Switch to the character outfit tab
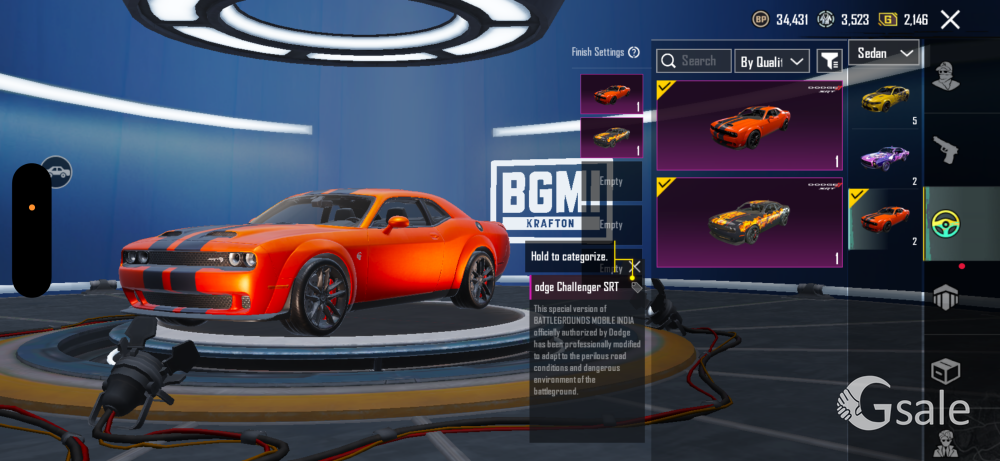This screenshot has height=461, width=1000. click(x=946, y=77)
